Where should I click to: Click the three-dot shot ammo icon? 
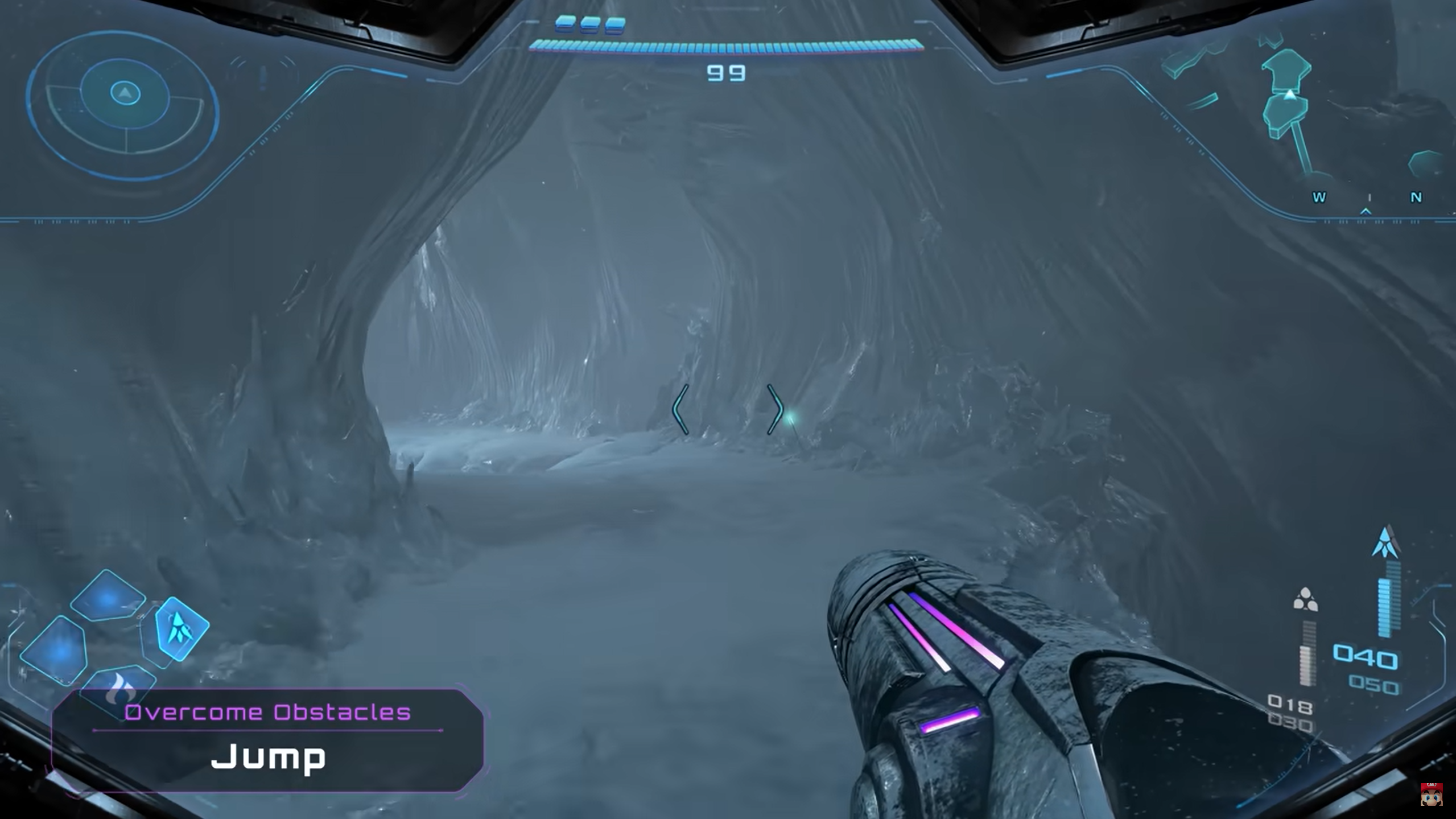click(1305, 600)
